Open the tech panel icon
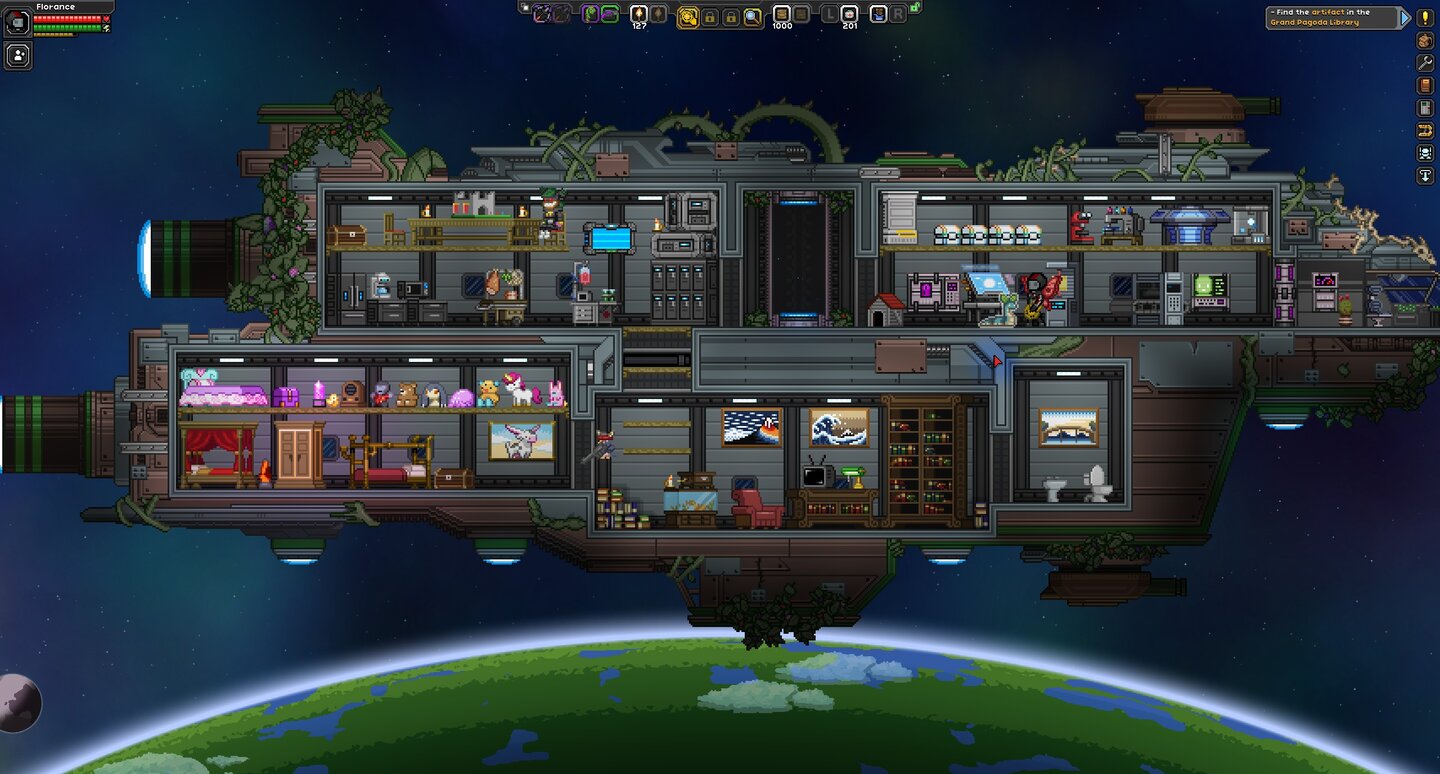The height and width of the screenshot is (774, 1440). pos(1425,108)
